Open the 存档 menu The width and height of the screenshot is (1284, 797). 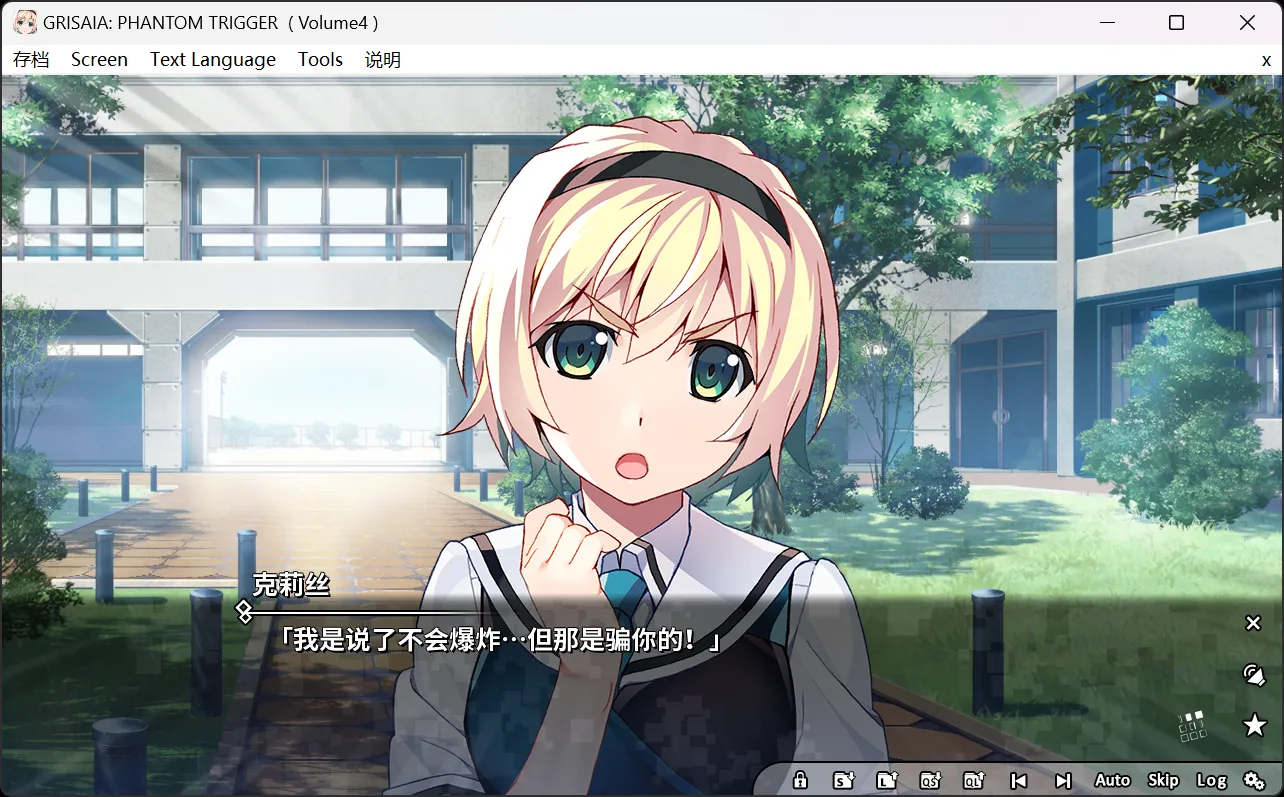pos(31,59)
